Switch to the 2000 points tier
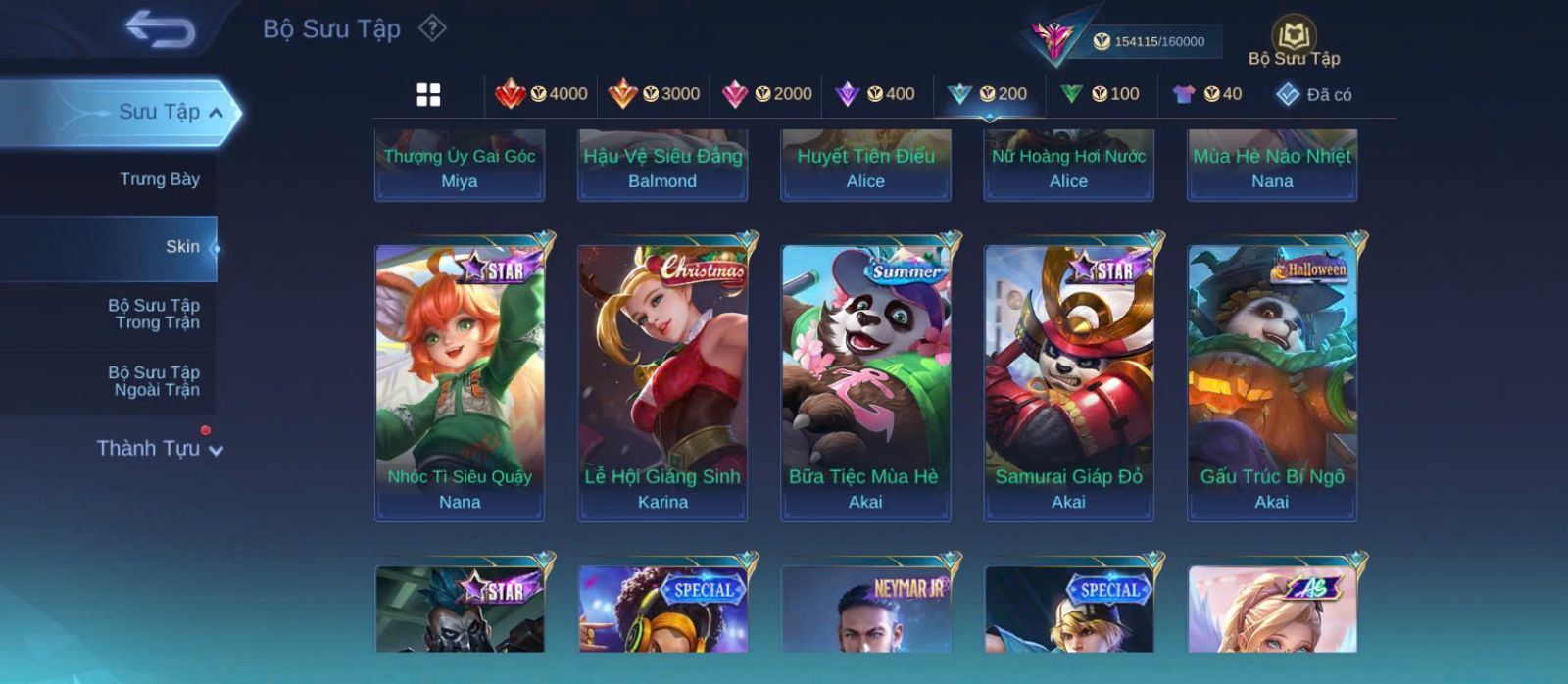1568x684 pixels. coord(766,94)
